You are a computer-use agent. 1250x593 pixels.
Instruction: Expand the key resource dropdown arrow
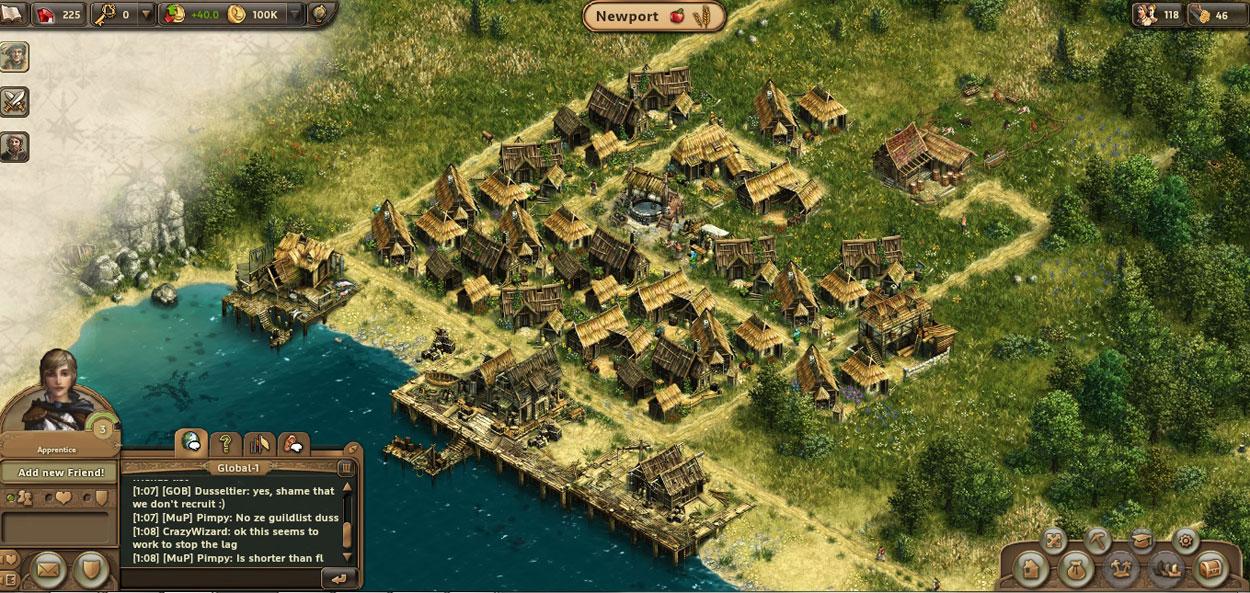pyautogui.click(x=147, y=15)
